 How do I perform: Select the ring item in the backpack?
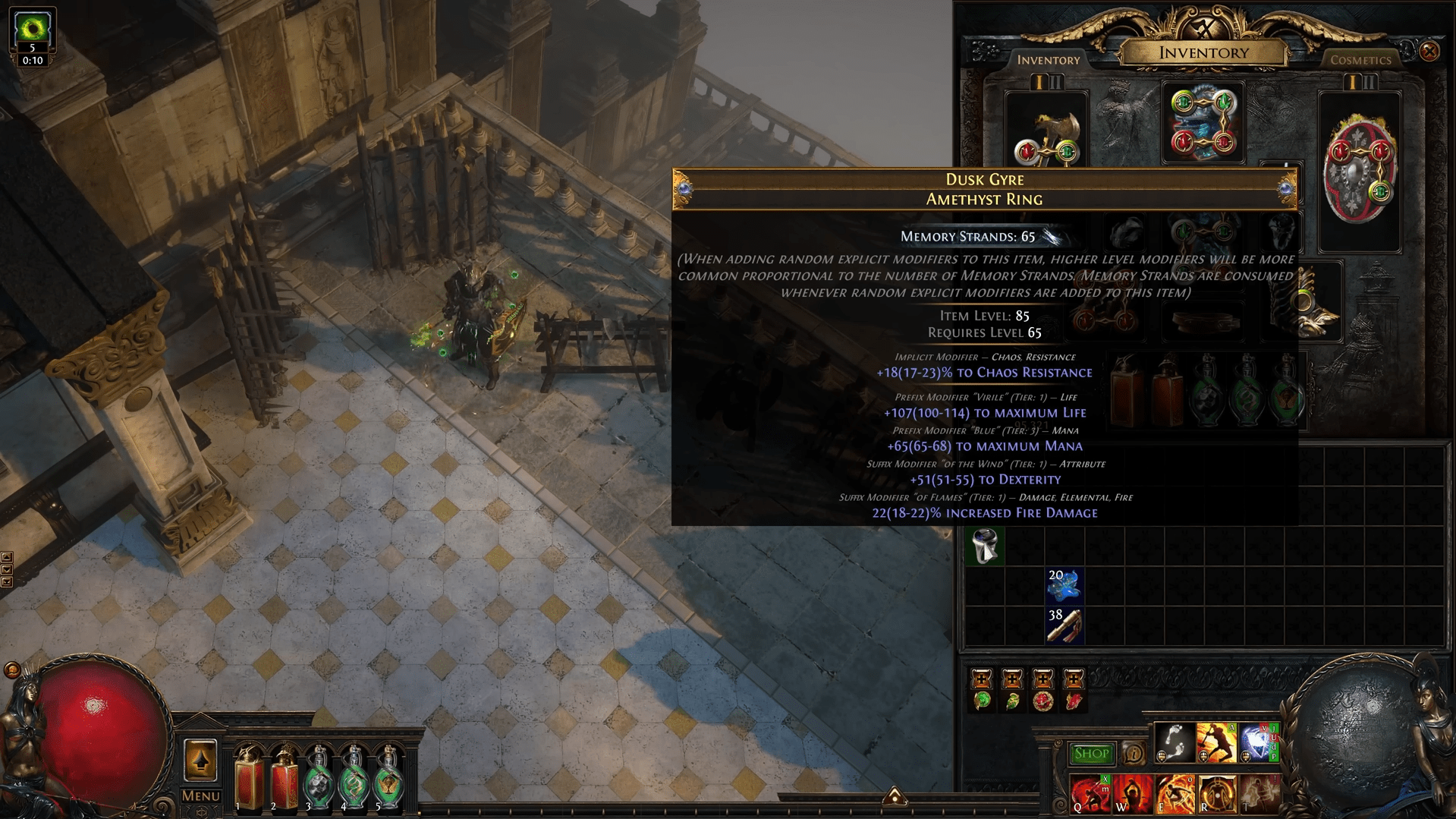pos(984,546)
